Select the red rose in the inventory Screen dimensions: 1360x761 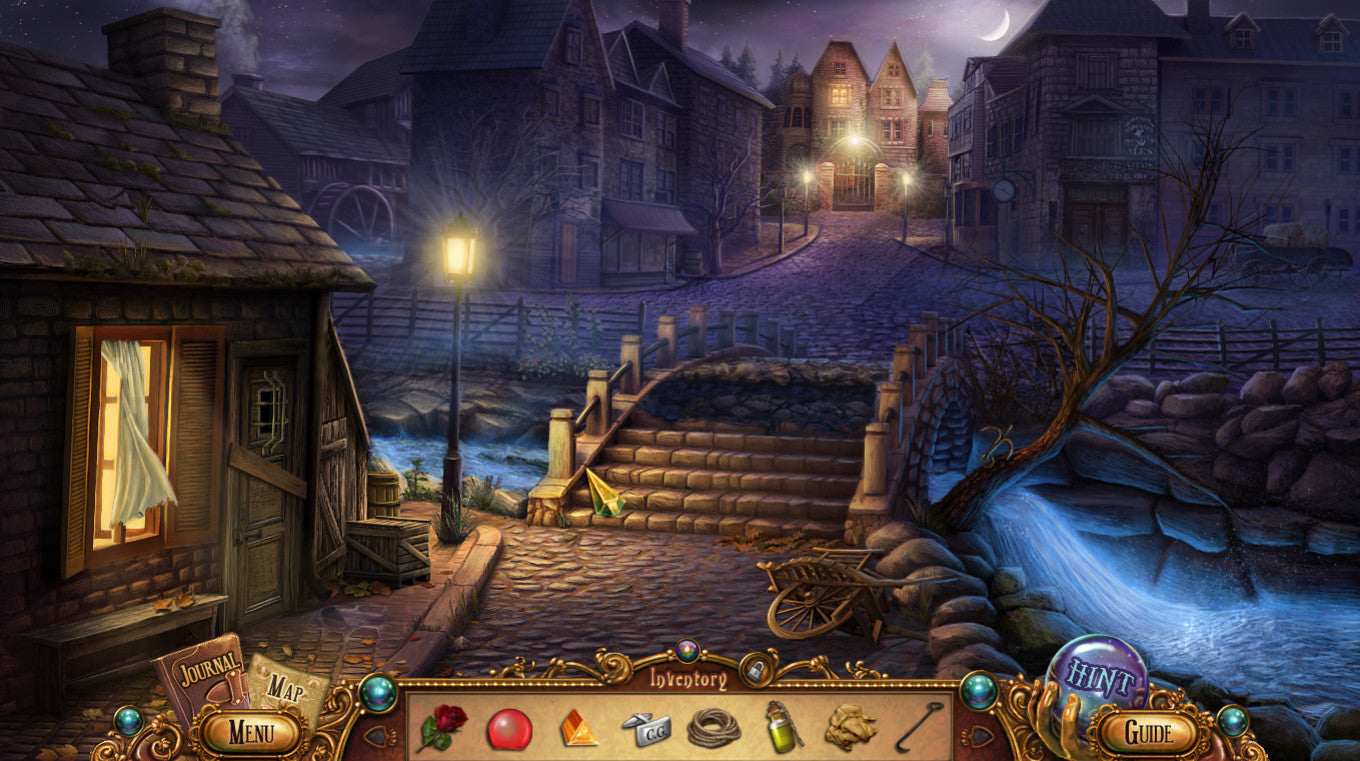[445, 727]
